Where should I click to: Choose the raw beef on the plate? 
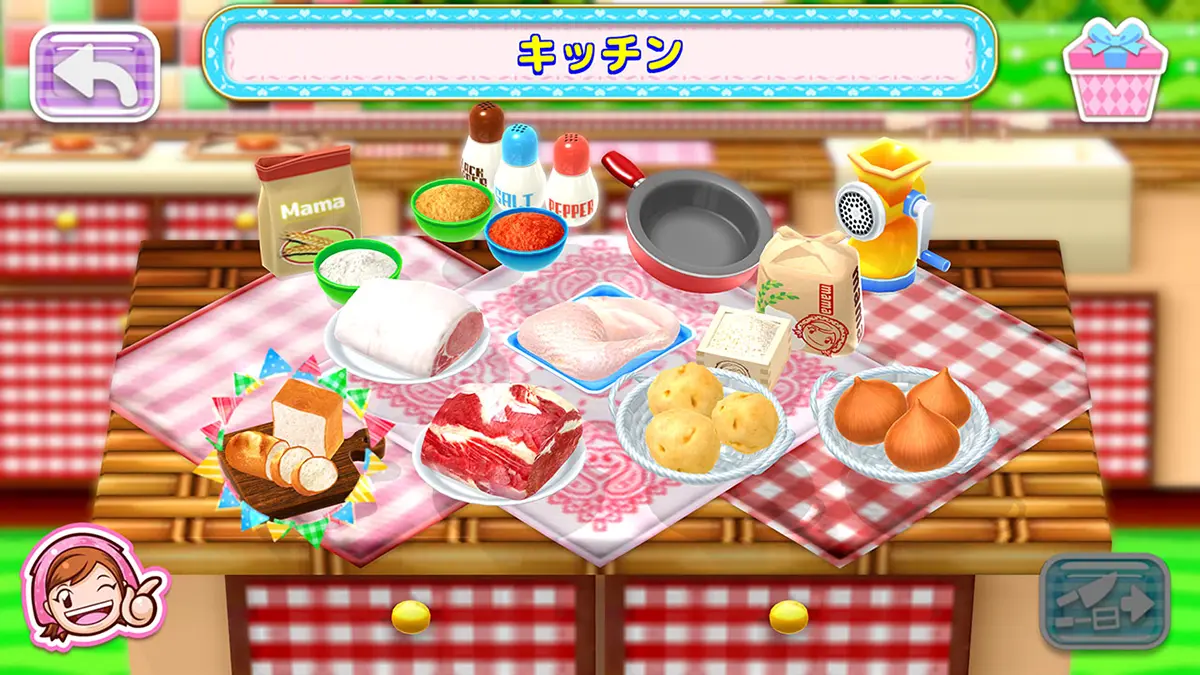tap(500, 438)
